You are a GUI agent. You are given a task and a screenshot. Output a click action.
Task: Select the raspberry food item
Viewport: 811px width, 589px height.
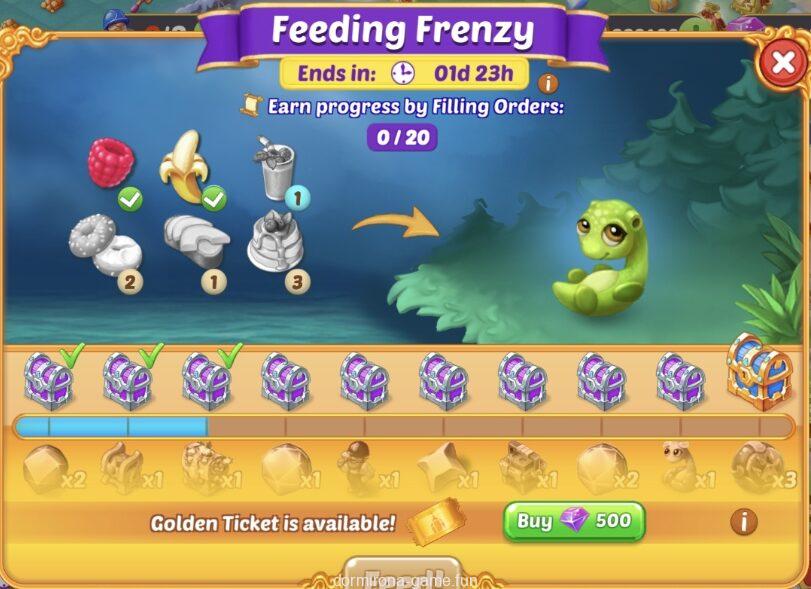click(109, 162)
